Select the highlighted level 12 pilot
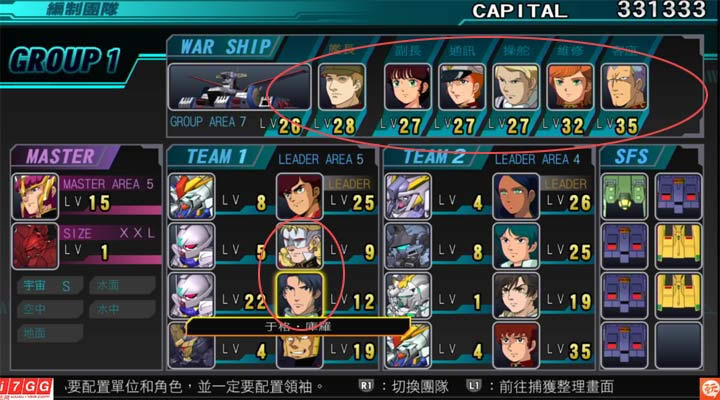Viewport: 720px width, 400px height. coord(299,295)
